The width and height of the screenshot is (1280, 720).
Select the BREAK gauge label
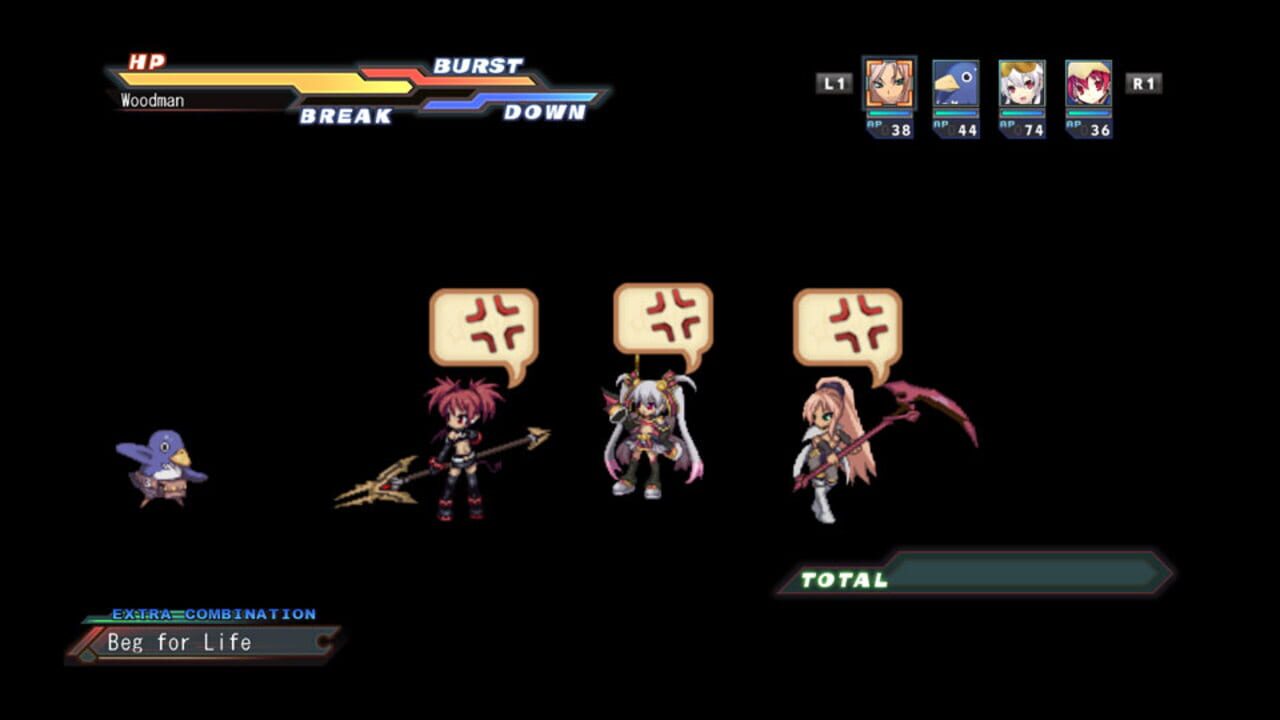click(344, 117)
